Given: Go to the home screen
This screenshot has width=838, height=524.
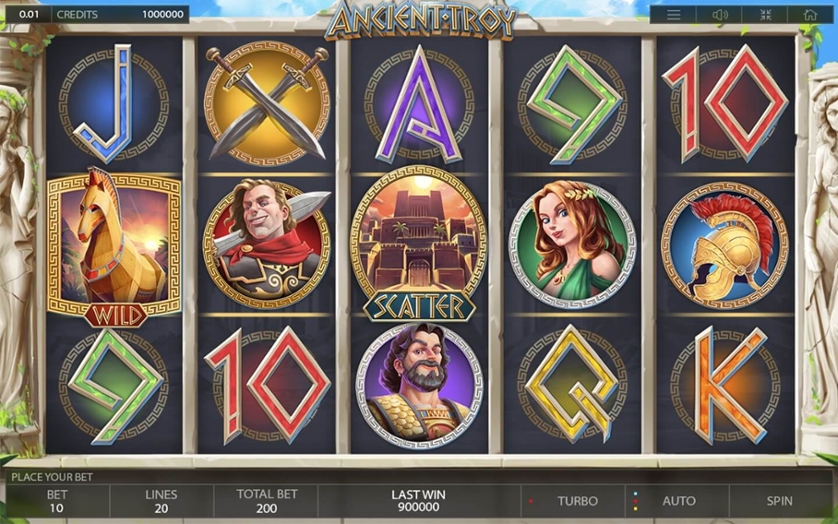Looking at the screenshot, I should tap(809, 15).
